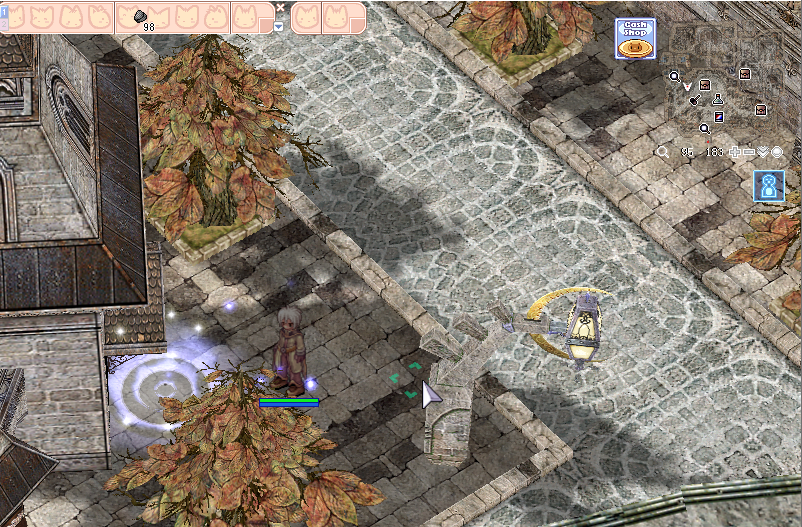Image resolution: width=802 pixels, height=527 pixels.
Task: Use the stone item with 98 count
Action: tap(143, 17)
